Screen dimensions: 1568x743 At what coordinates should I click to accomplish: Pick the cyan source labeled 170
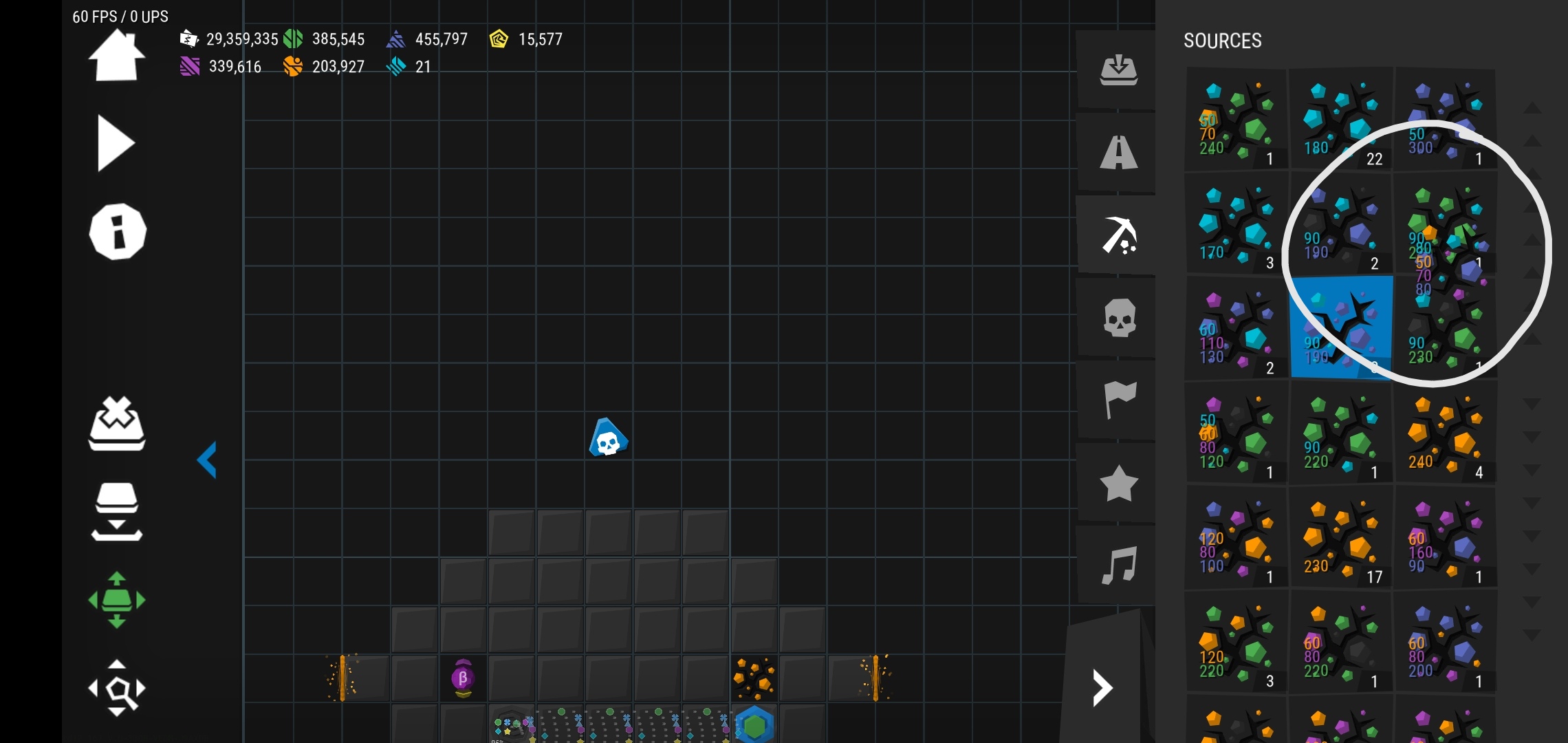(x=1236, y=224)
